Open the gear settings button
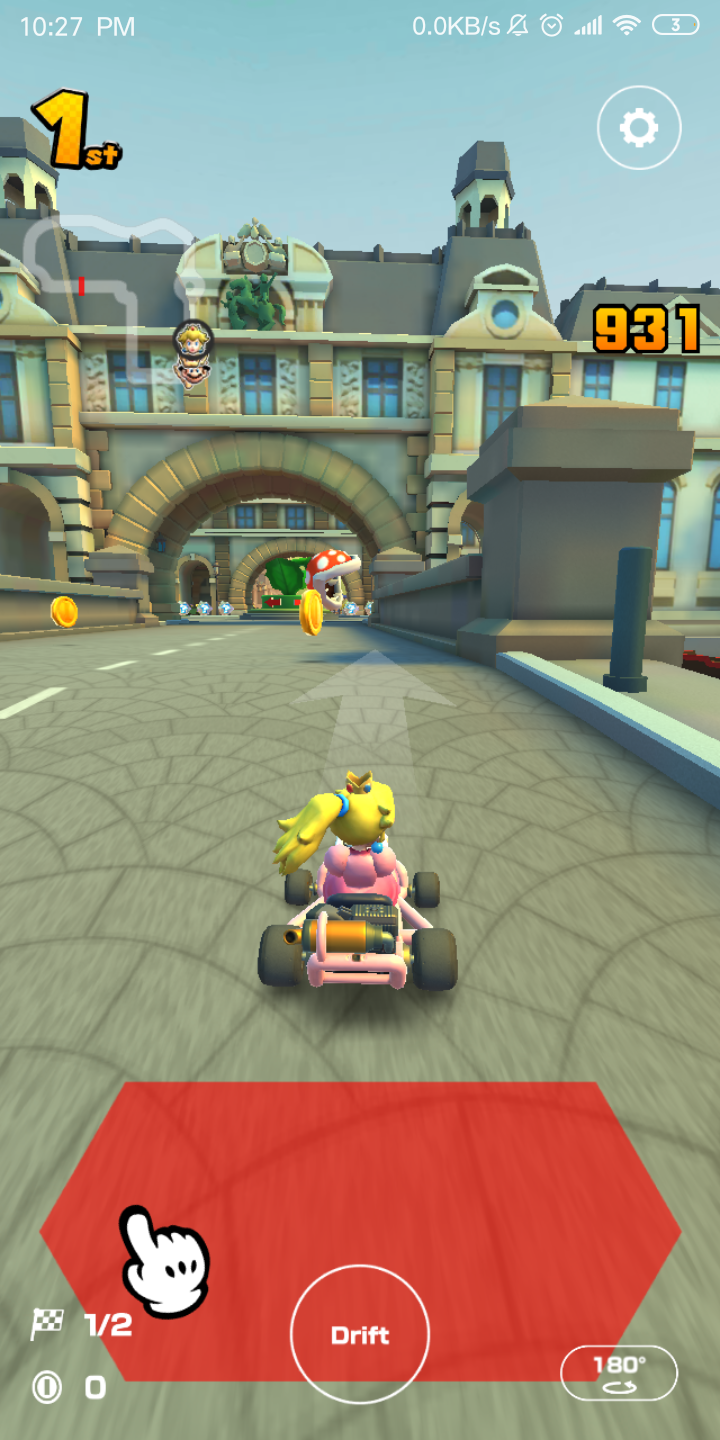 pos(639,128)
